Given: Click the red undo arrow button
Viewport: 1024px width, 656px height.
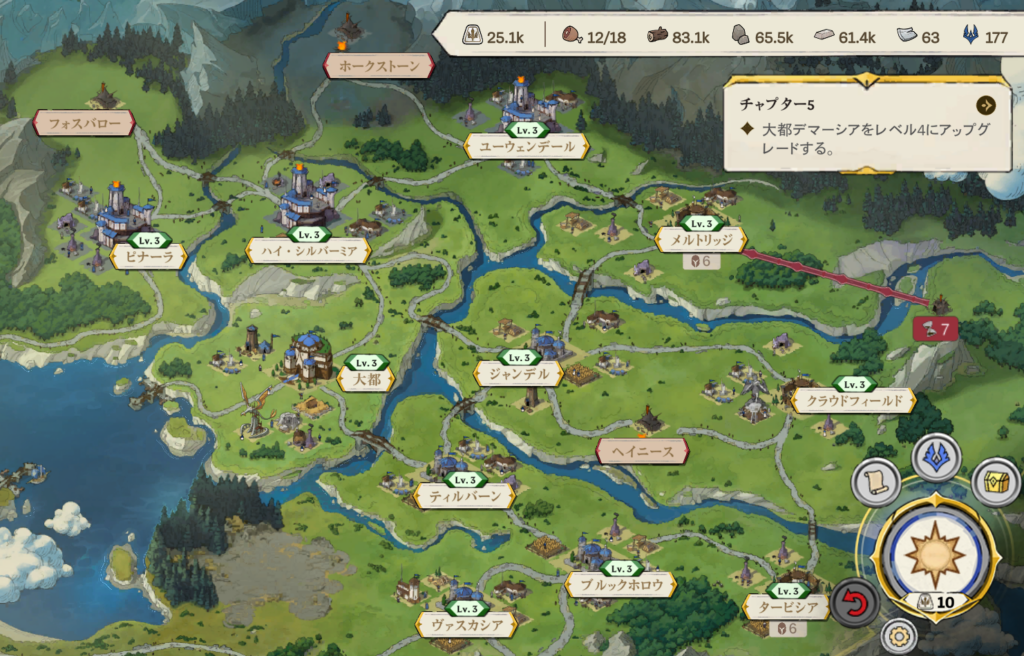Looking at the screenshot, I should [x=855, y=603].
